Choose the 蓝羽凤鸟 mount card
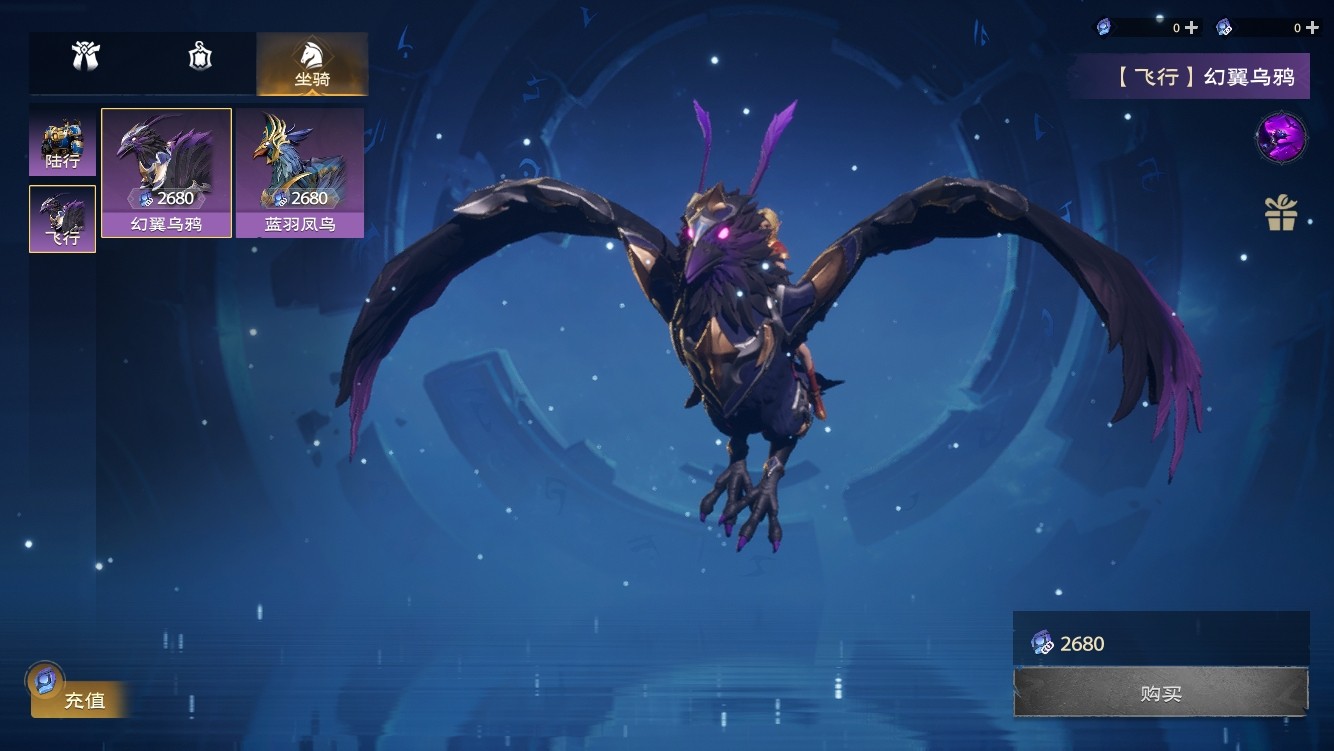The width and height of the screenshot is (1334, 751). [x=300, y=173]
